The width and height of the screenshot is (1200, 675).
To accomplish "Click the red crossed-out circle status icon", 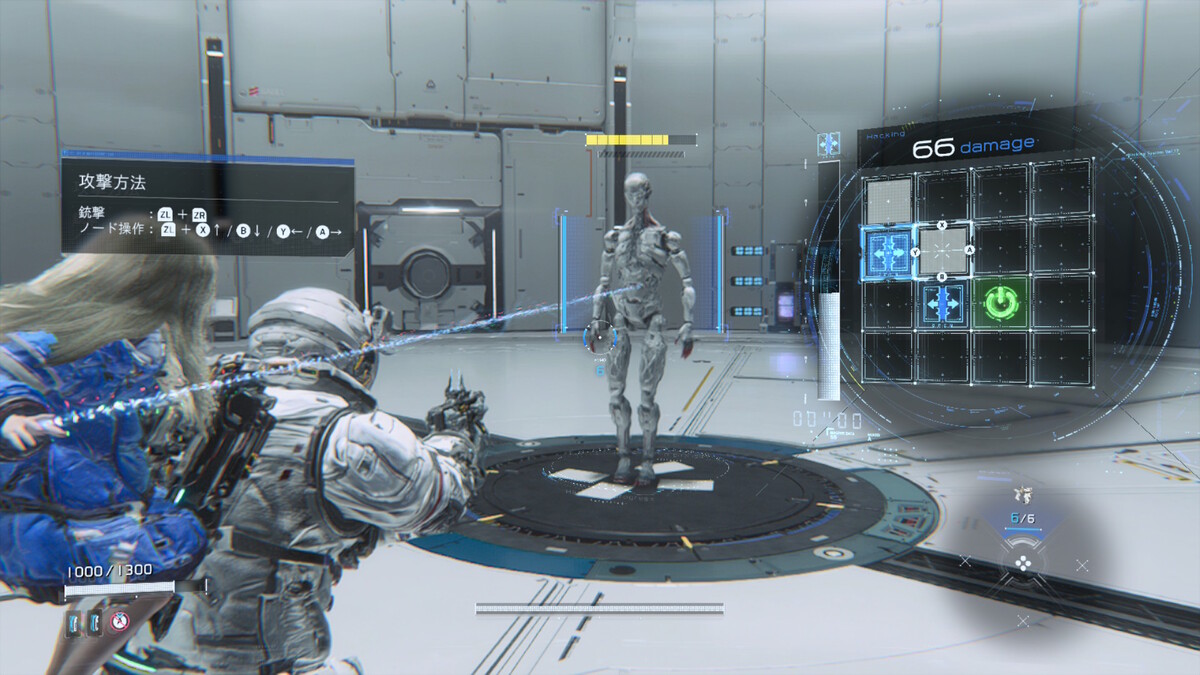I will [x=121, y=623].
